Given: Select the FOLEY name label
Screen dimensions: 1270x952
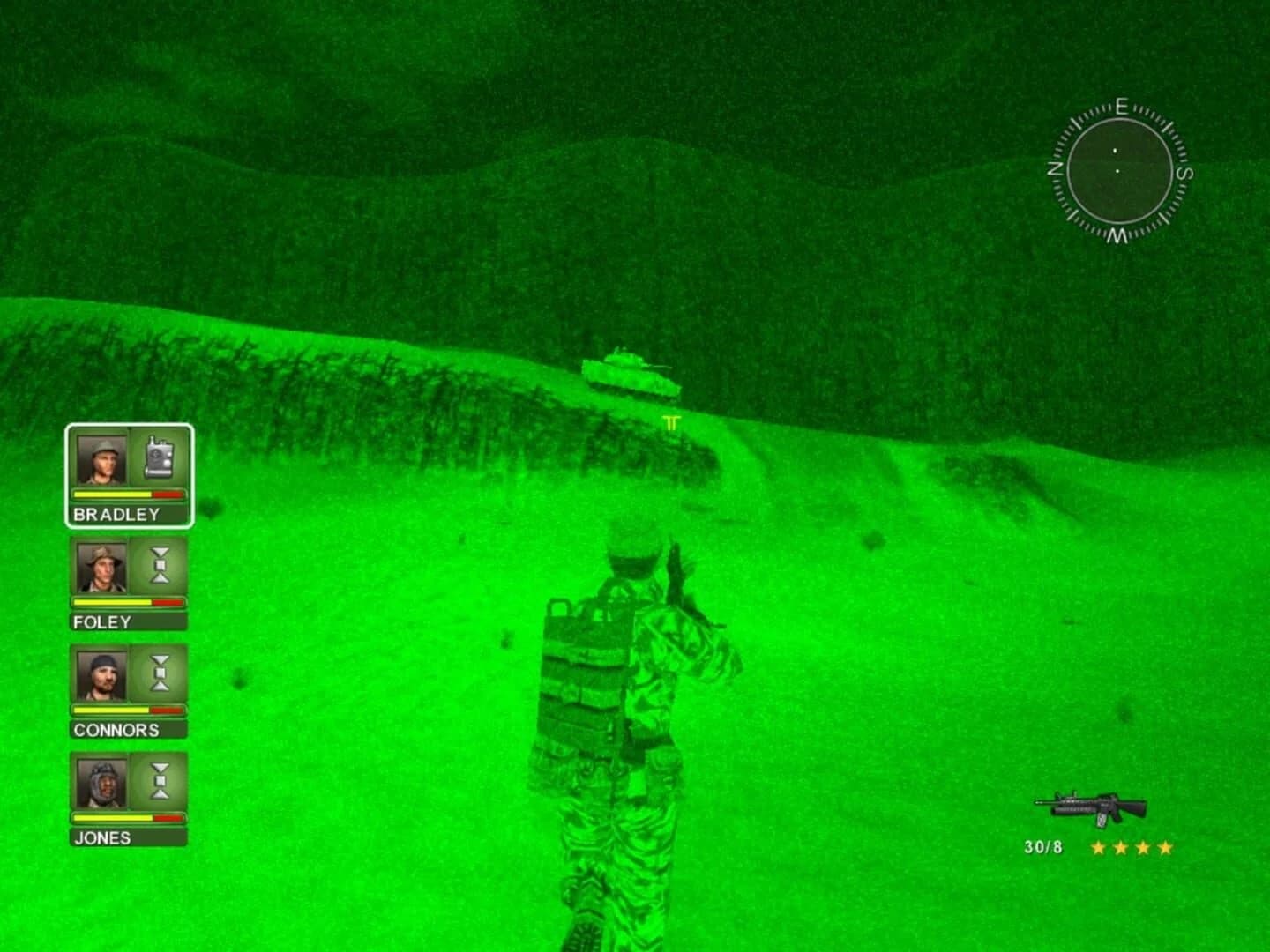Looking at the screenshot, I should (x=101, y=621).
